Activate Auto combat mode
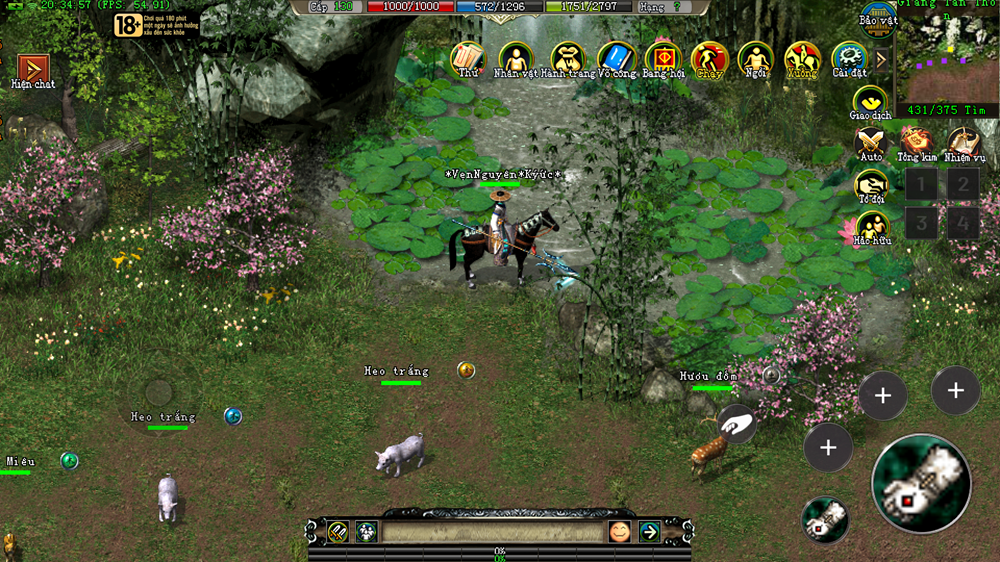This screenshot has height=562, width=1000. (871, 142)
